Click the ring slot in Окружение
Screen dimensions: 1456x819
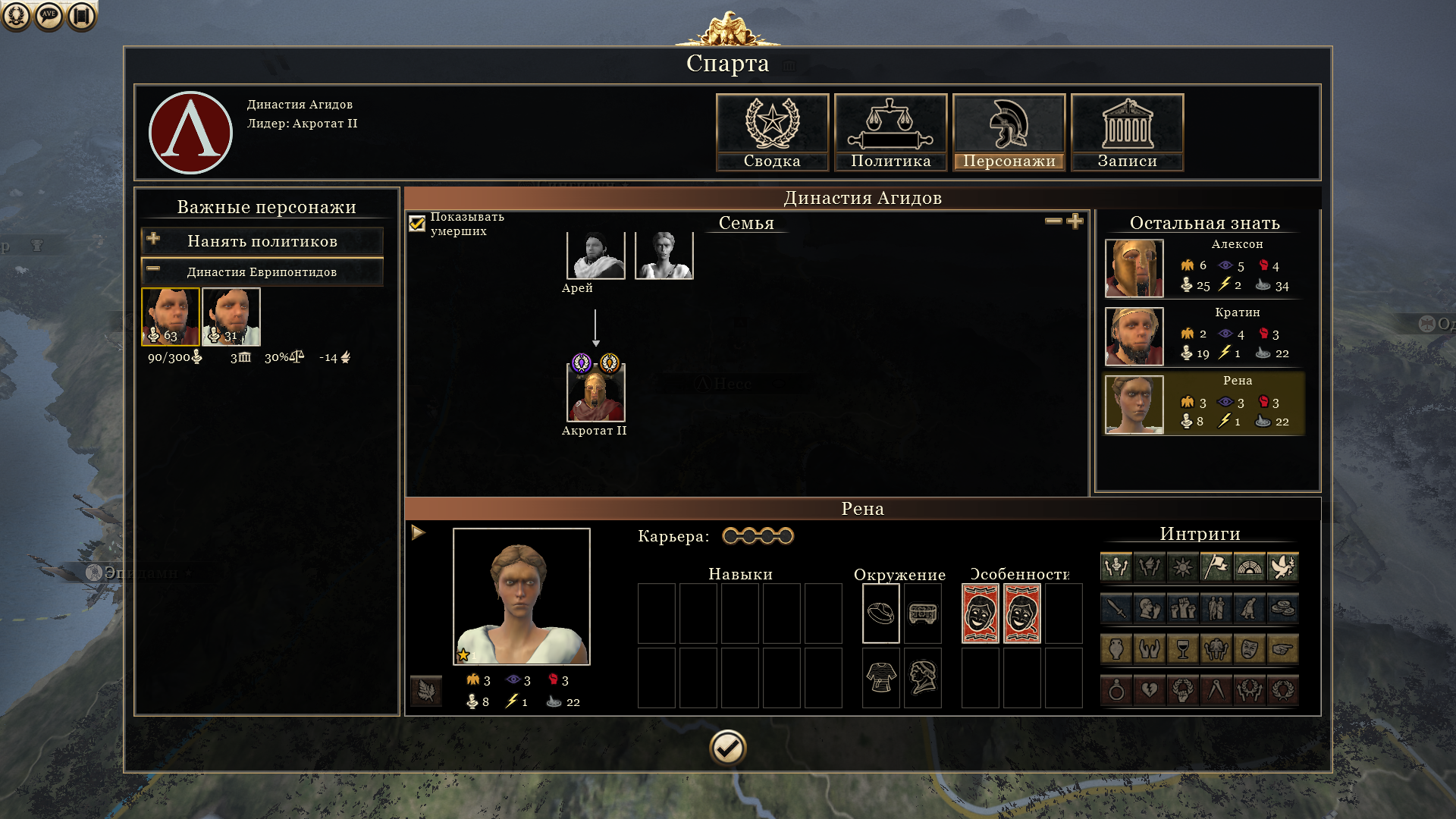(x=880, y=613)
